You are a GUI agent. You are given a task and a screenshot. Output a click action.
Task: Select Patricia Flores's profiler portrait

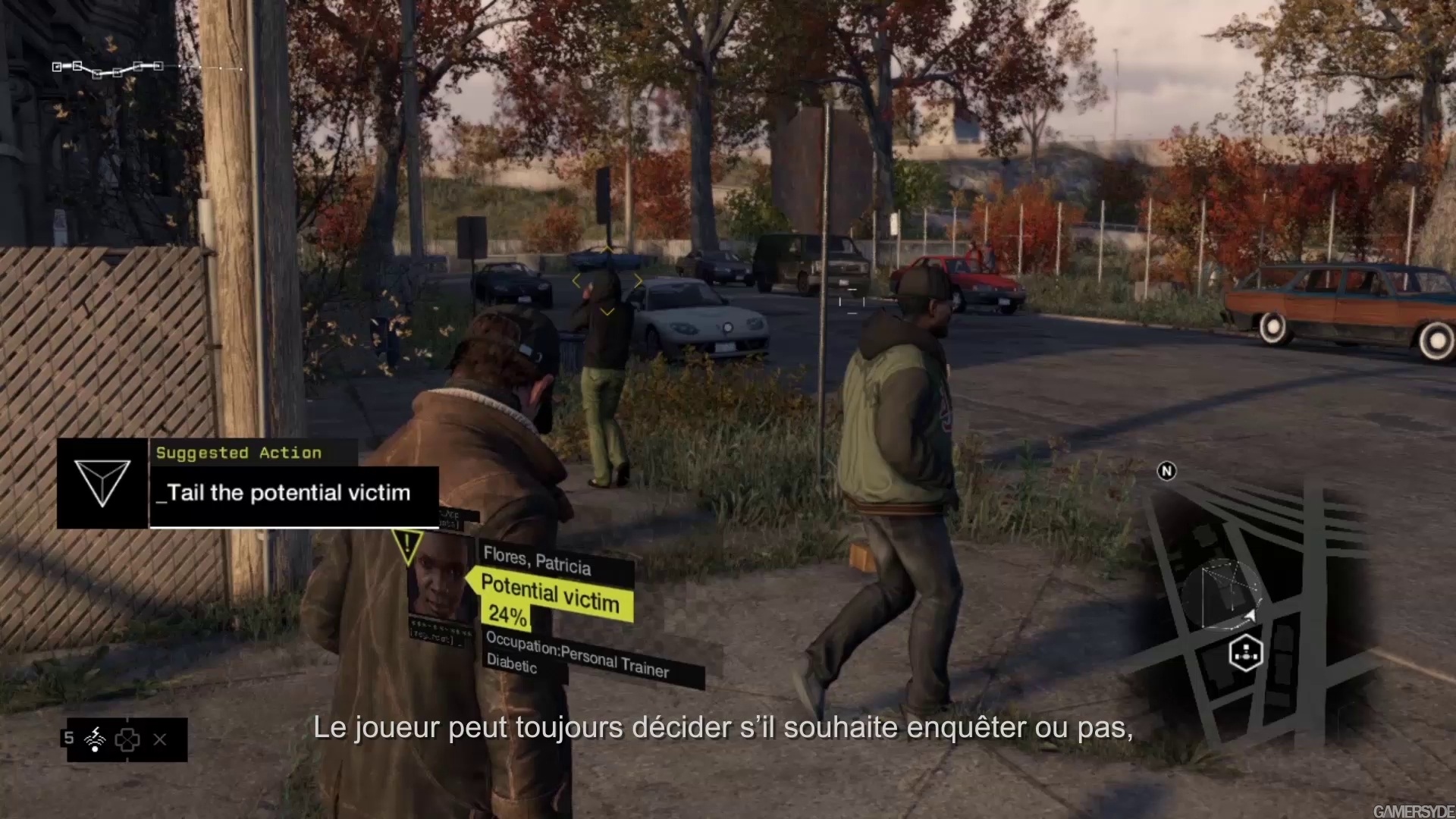441,582
